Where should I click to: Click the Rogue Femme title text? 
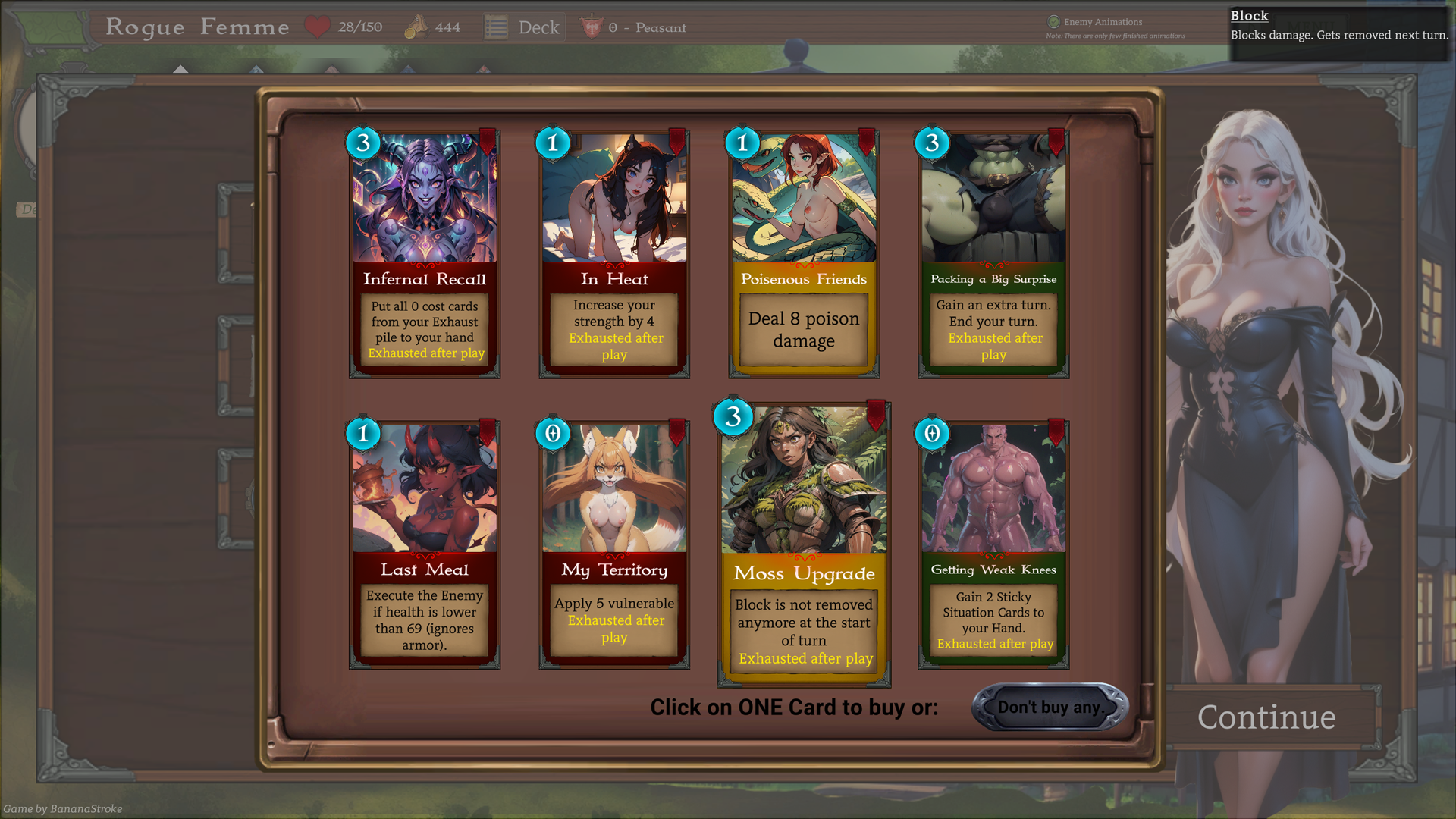click(x=198, y=26)
